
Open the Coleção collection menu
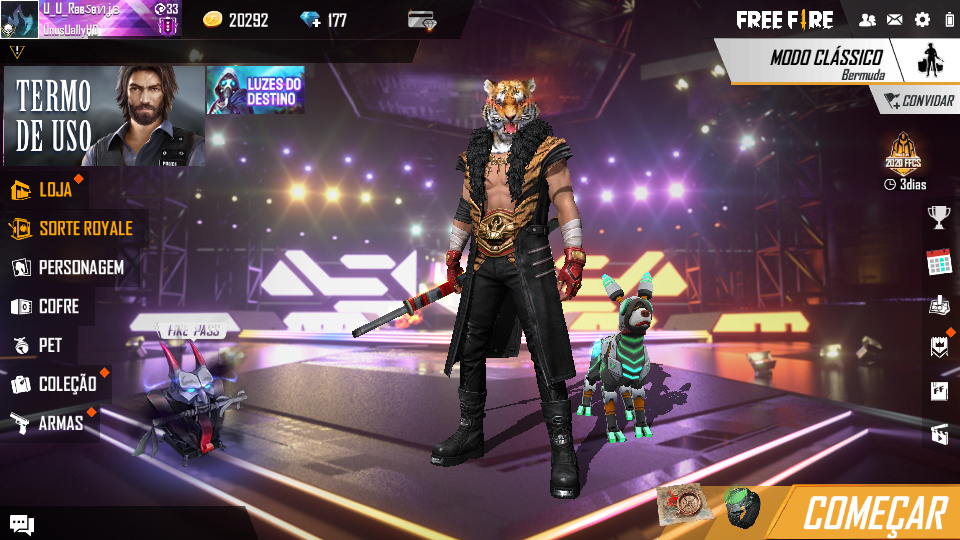coord(66,384)
